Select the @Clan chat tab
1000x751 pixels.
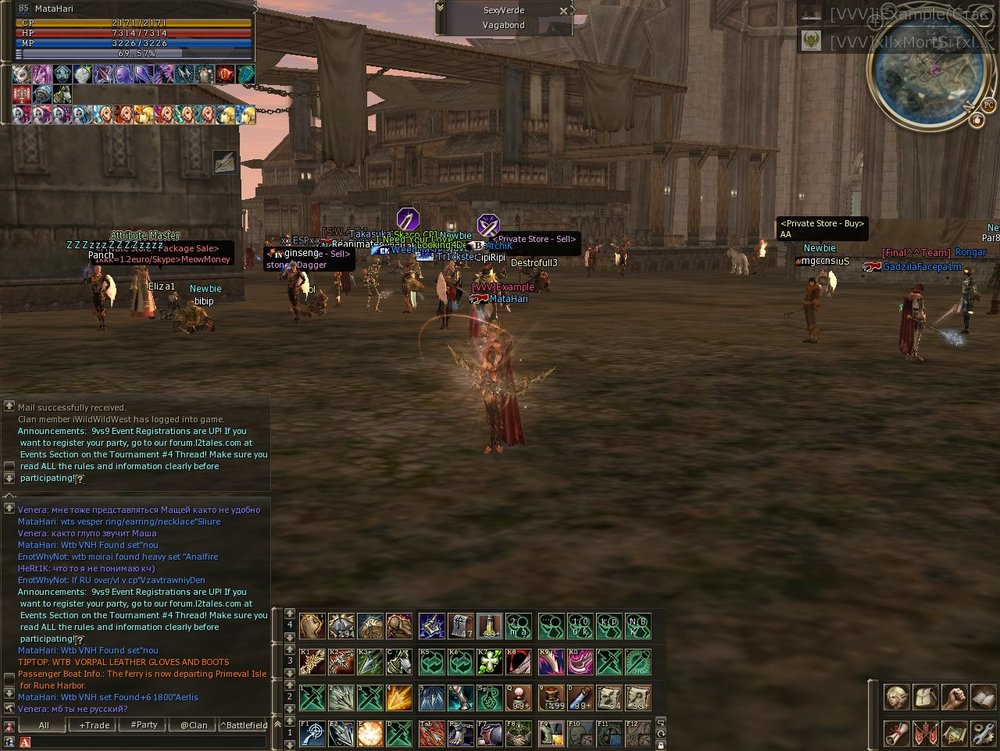click(194, 725)
